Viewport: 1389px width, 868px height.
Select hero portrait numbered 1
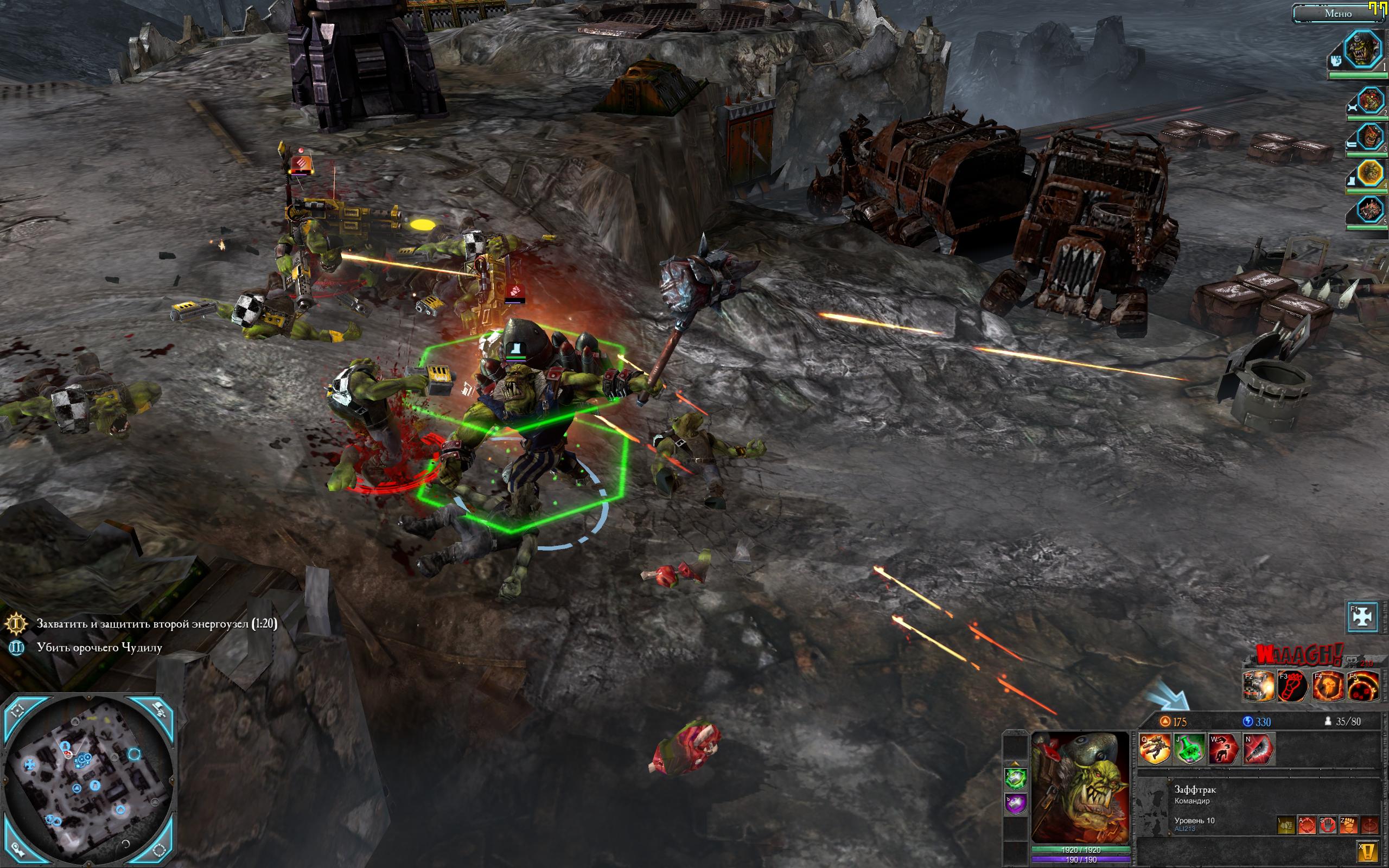[x=1362, y=50]
